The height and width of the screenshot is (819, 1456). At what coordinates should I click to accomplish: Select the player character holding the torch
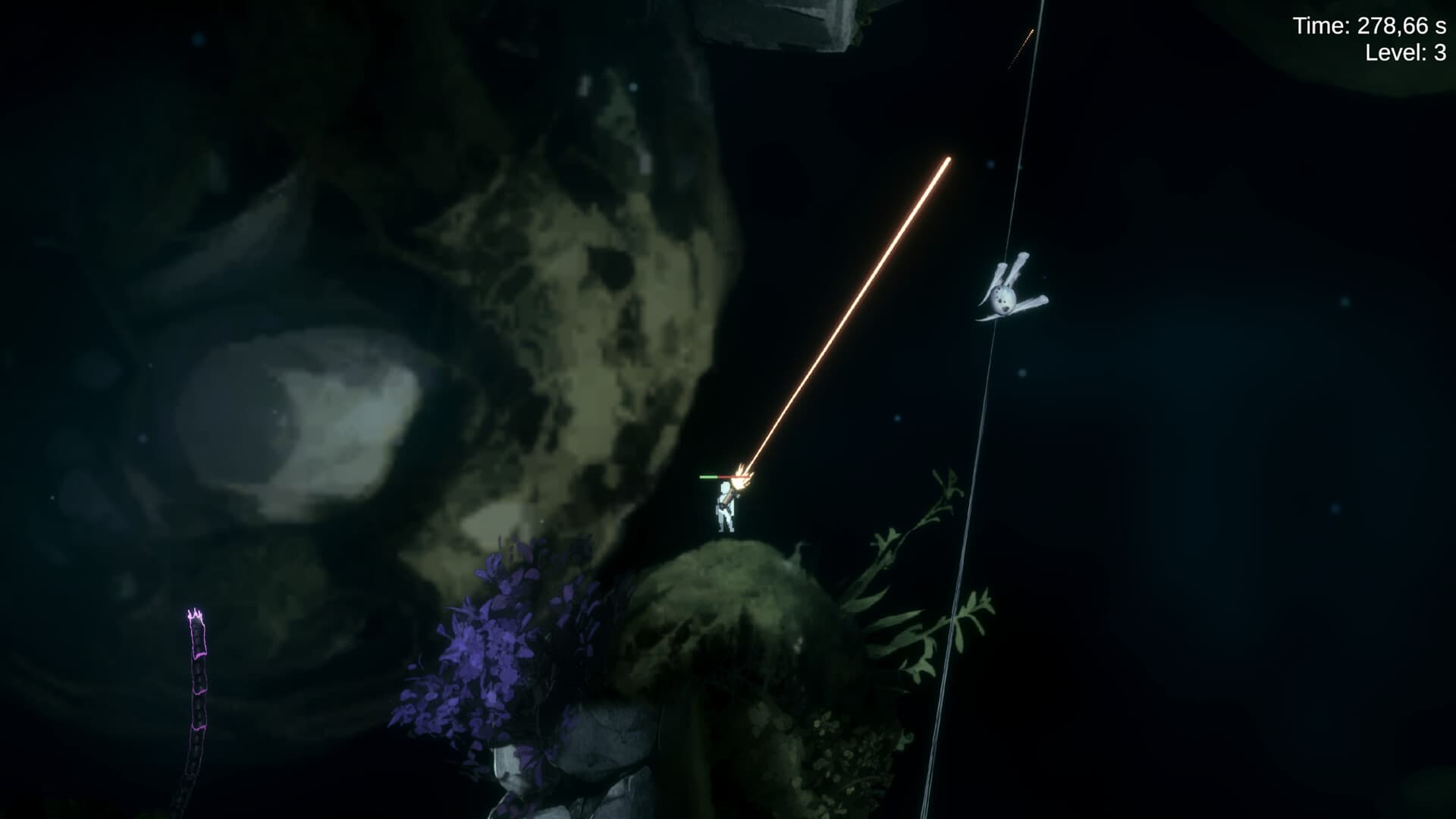(x=726, y=508)
